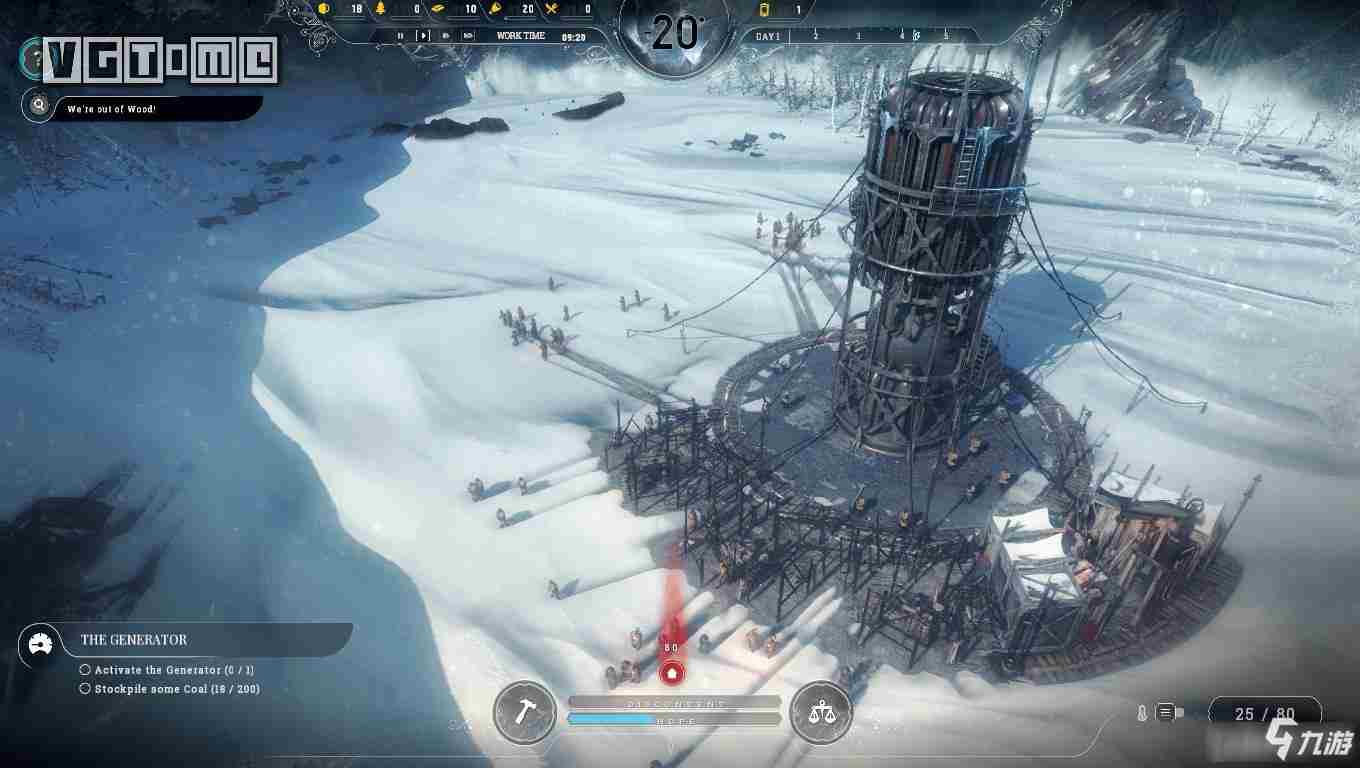Click the food rations fork-and-knife icon
The image size is (1360, 768).
pos(552,9)
